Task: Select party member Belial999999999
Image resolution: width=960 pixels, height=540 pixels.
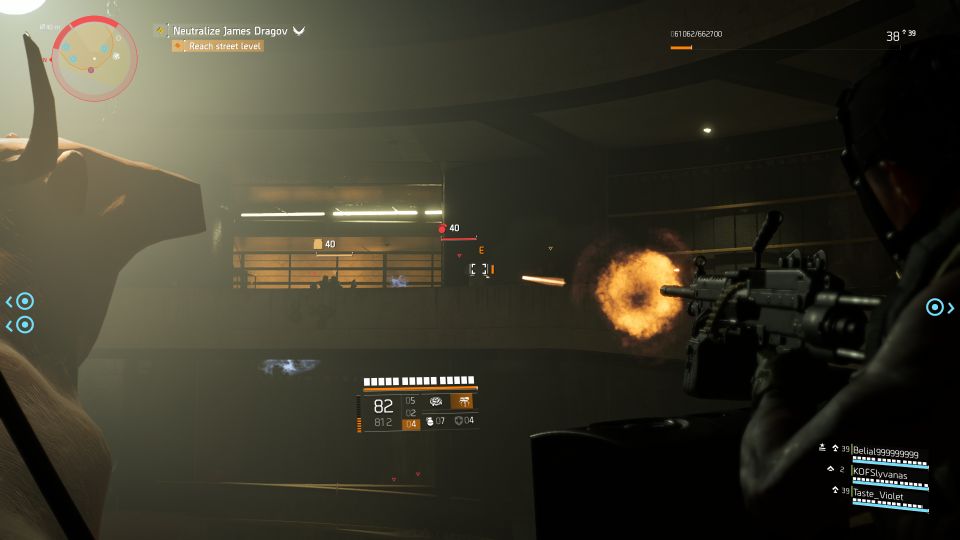Action: (x=884, y=454)
